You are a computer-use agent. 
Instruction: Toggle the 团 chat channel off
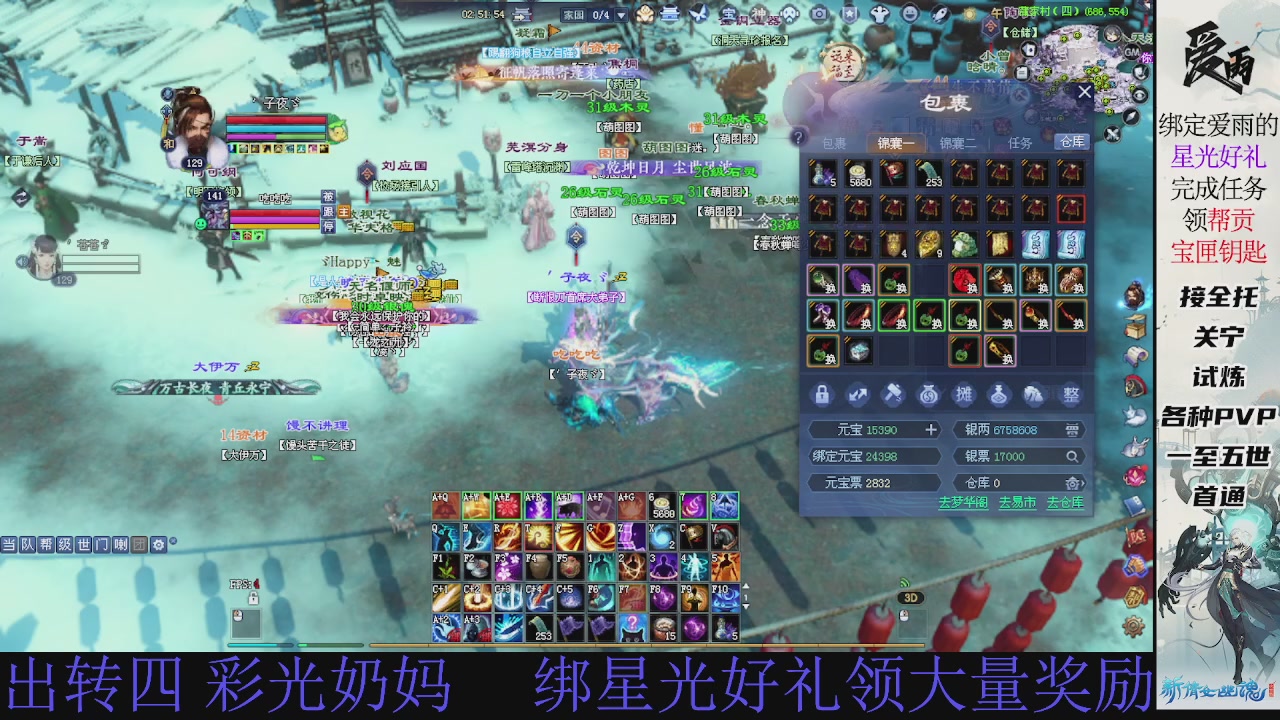click(139, 545)
